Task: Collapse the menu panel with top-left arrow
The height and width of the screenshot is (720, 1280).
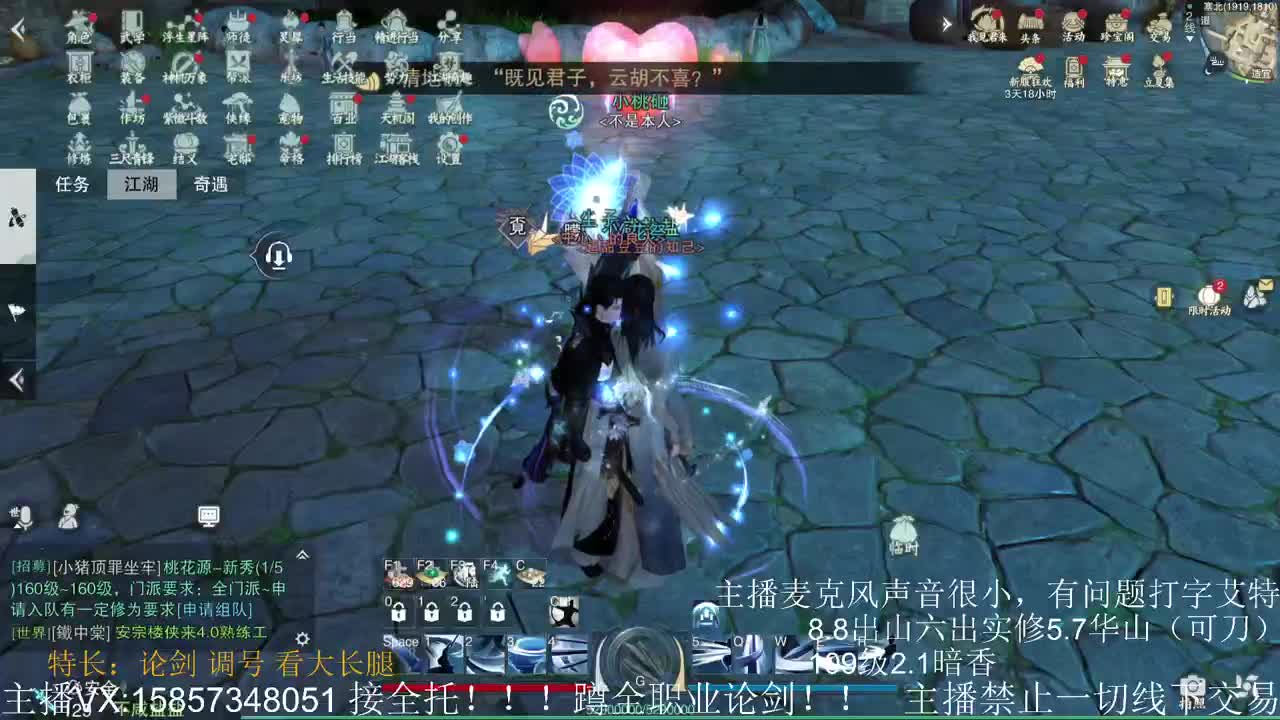Action: pyautogui.click(x=16, y=27)
